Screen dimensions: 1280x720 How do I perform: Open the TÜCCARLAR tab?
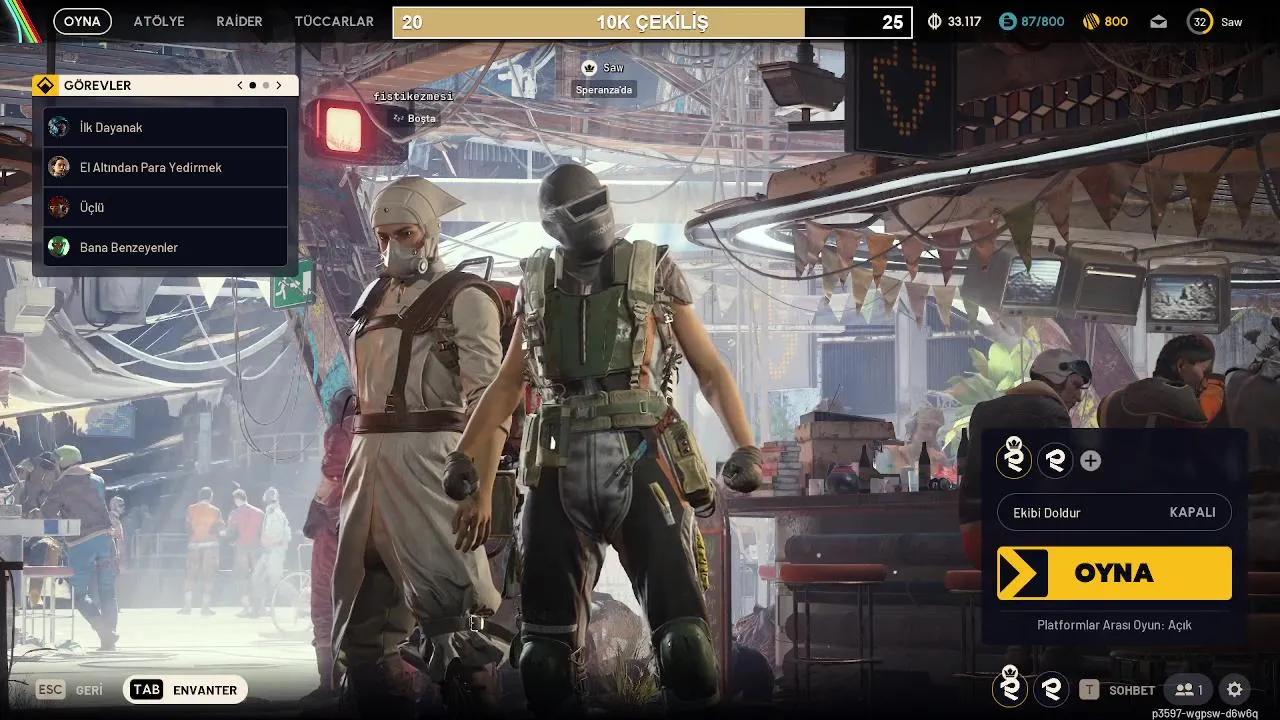(333, 20)
